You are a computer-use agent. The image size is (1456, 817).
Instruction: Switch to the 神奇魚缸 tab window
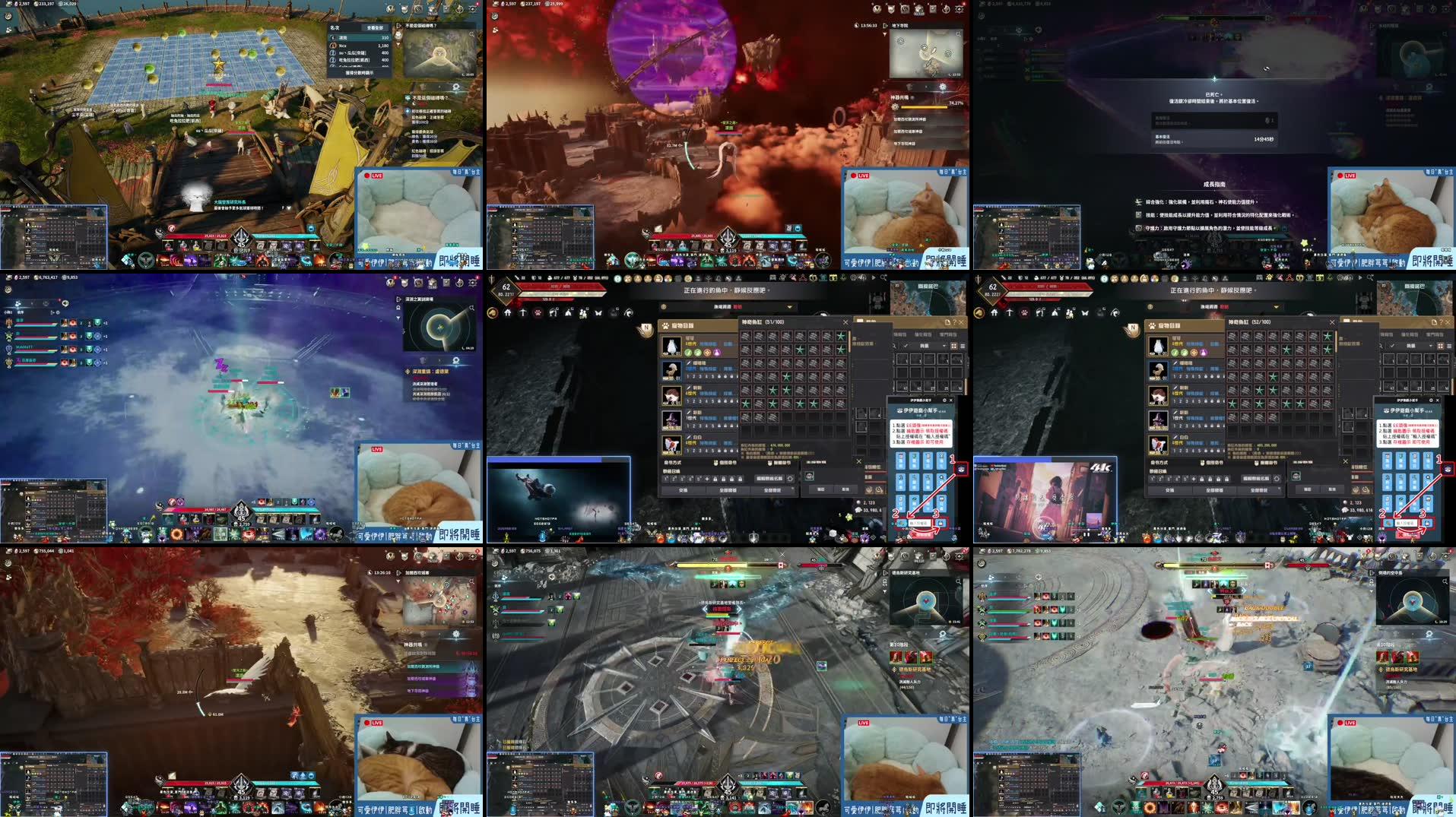753,322
